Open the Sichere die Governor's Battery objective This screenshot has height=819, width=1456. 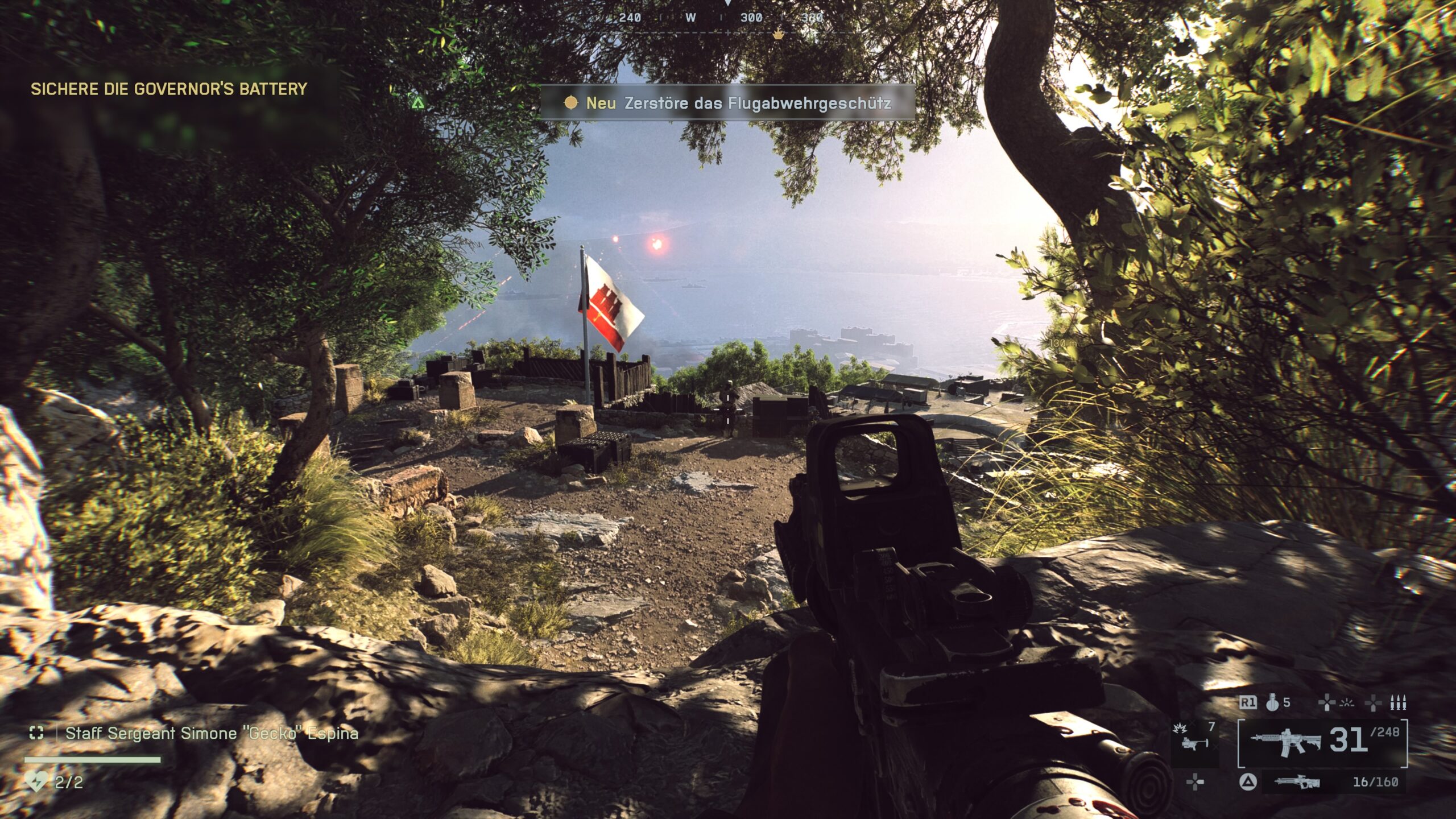[168, 89]
